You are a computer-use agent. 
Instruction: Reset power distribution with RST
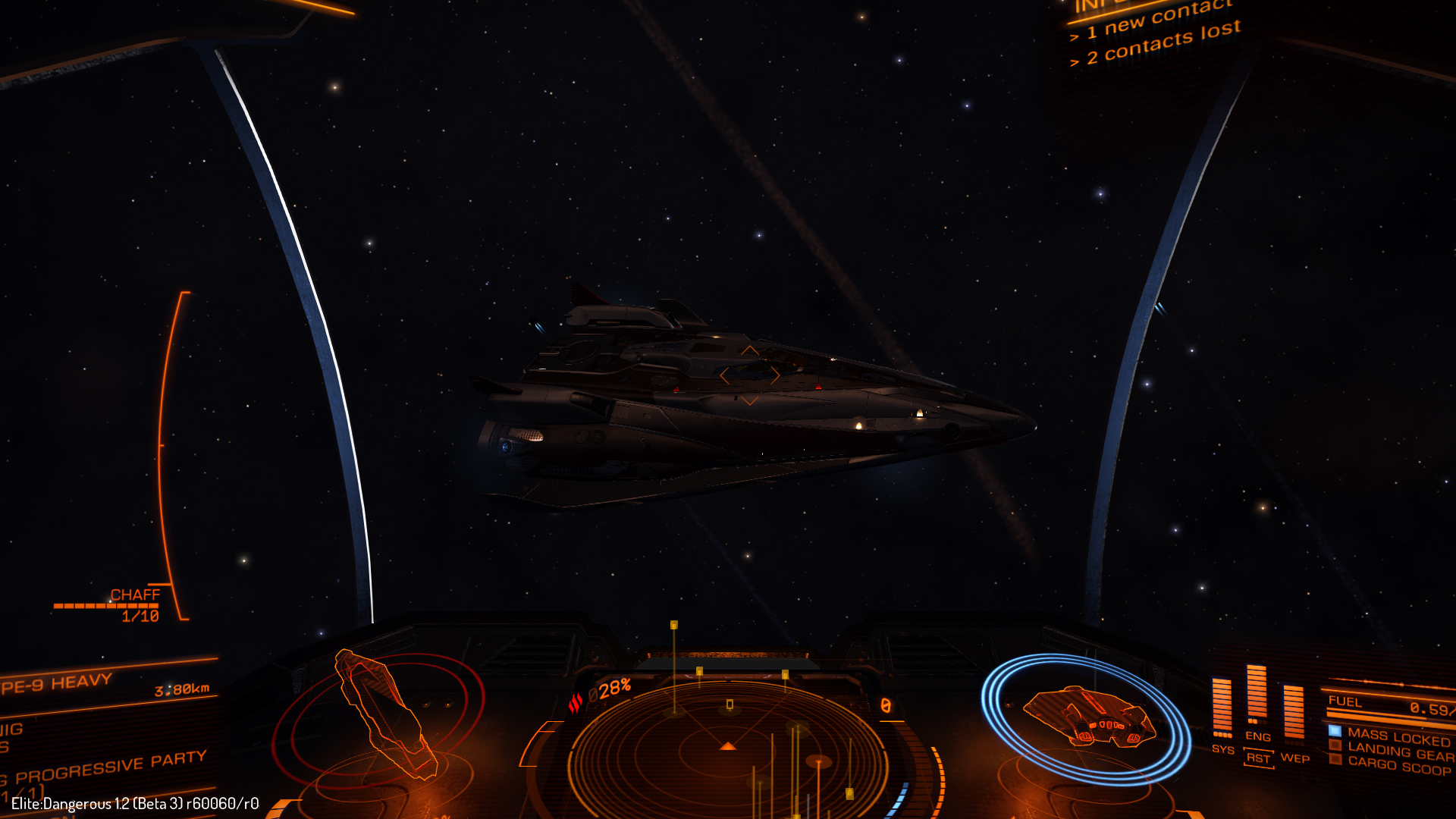1258,758
